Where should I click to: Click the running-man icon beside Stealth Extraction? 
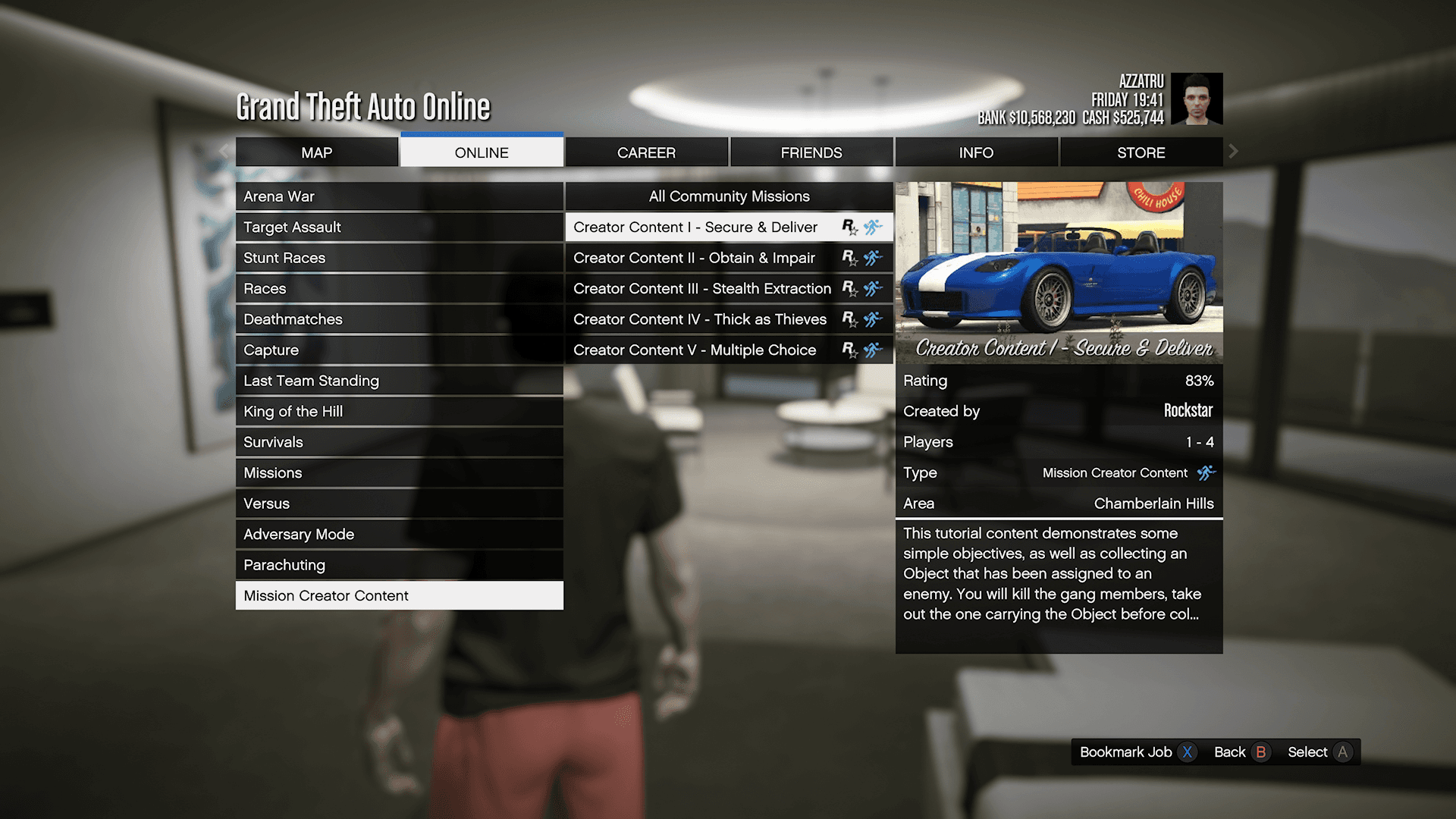(x=874, y=288)
